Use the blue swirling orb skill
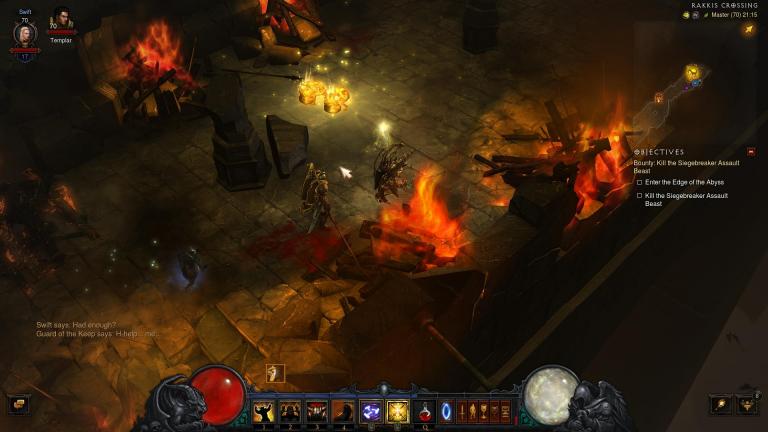The height and width of the screenshot is (432, 768). (371, 411)
